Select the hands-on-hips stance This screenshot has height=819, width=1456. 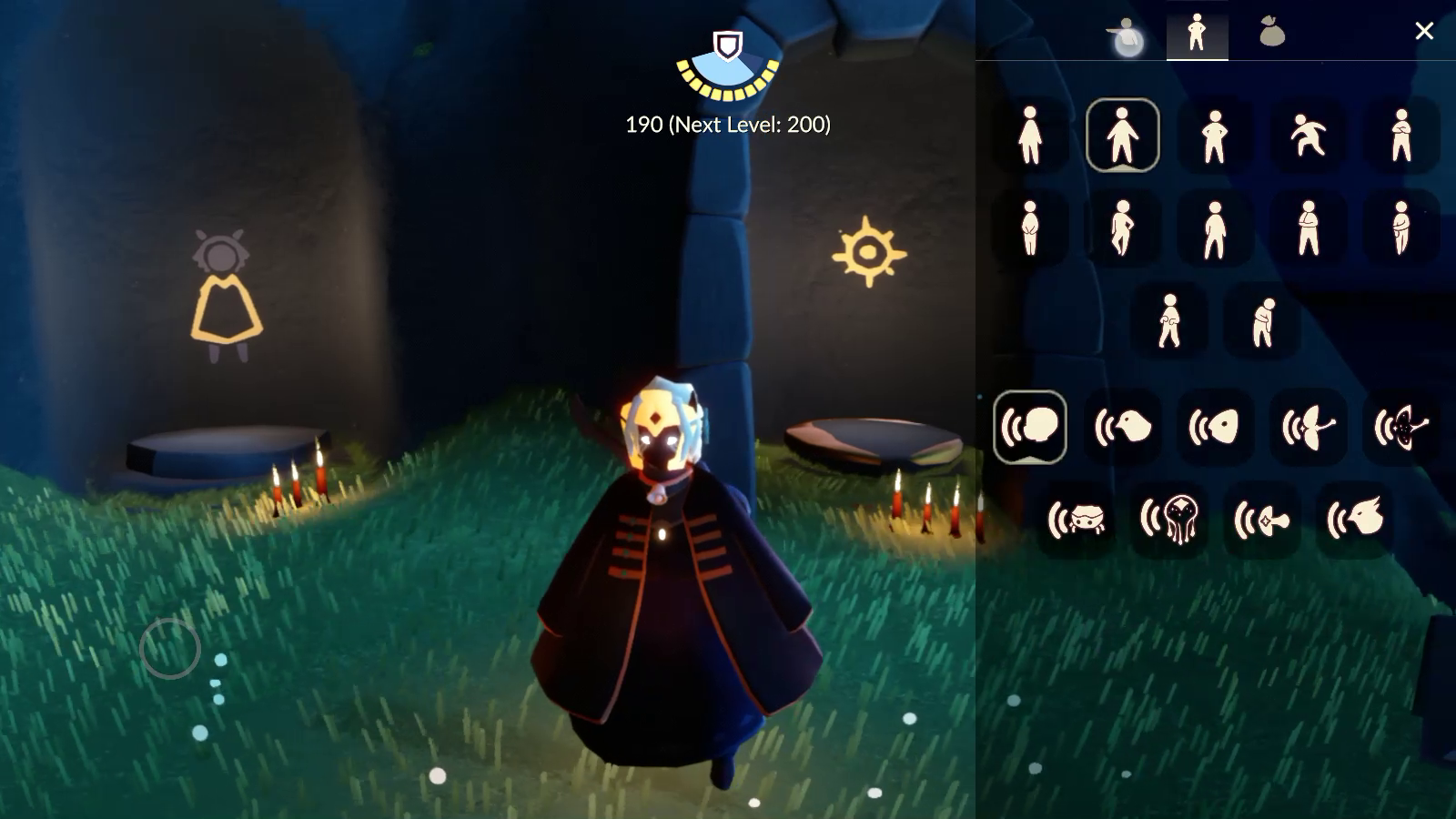[1215, 136]
